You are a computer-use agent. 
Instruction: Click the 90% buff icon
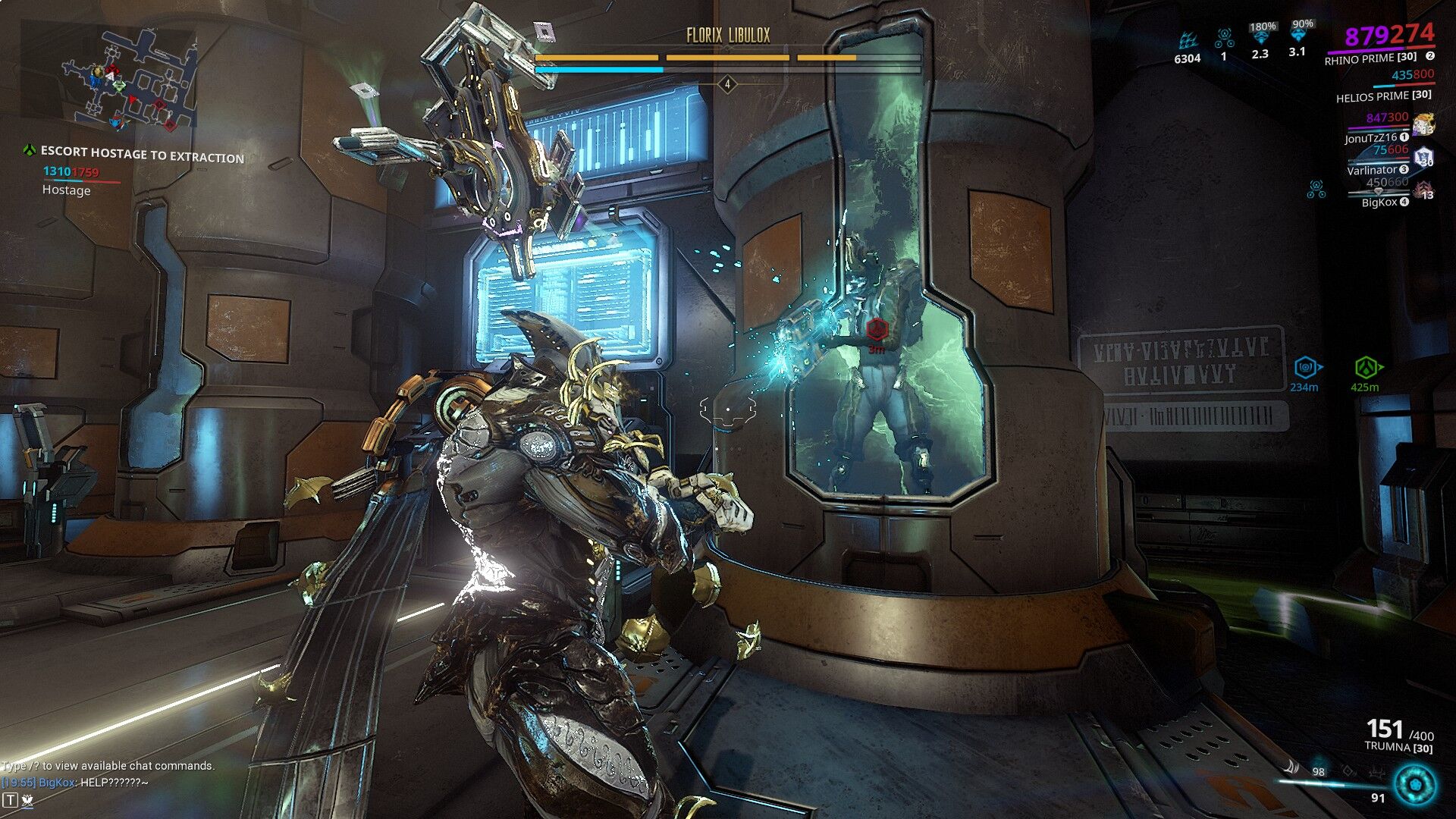click(x=1301, y=36)
